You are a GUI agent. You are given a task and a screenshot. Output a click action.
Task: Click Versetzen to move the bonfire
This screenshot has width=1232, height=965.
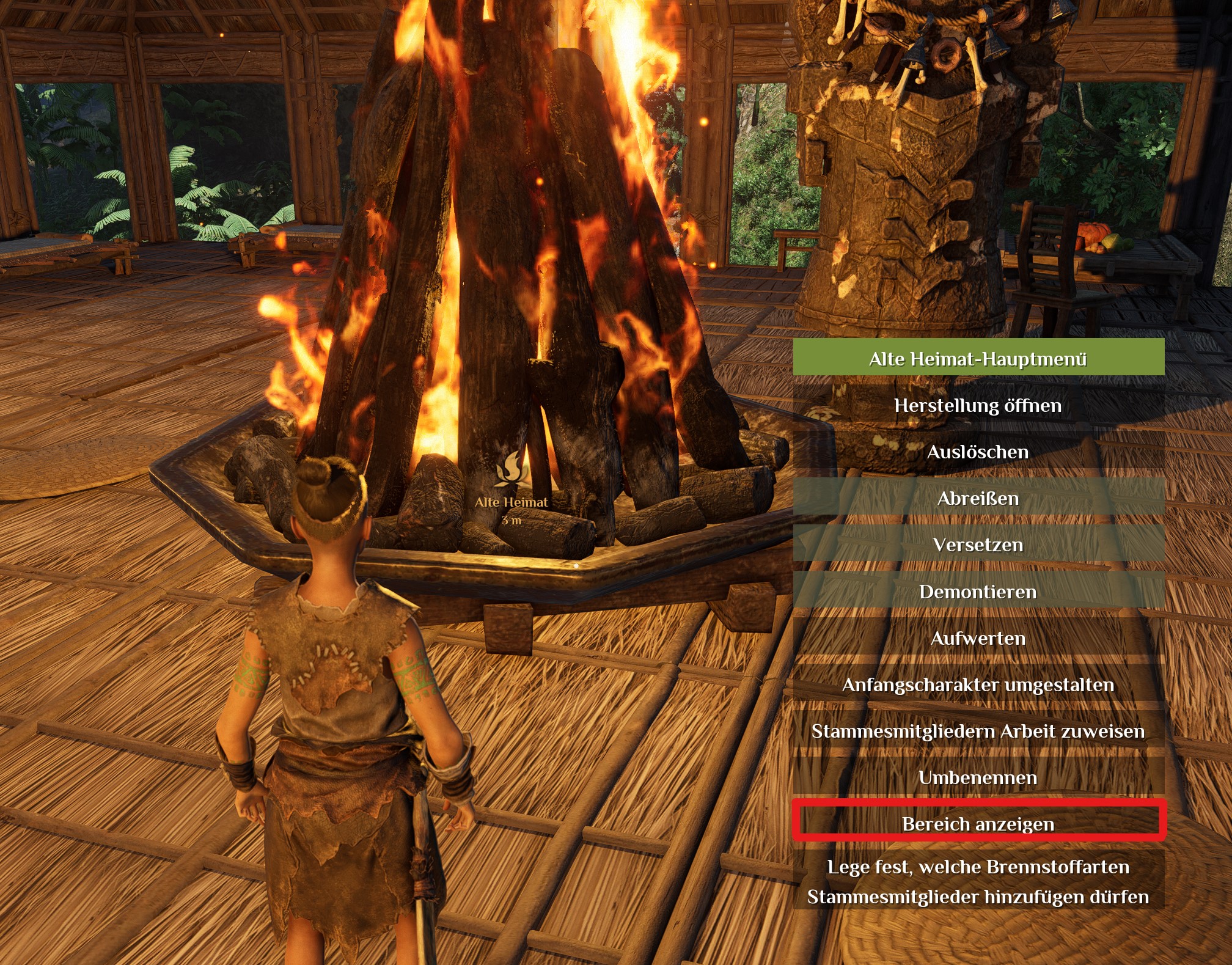click(978, 545)
